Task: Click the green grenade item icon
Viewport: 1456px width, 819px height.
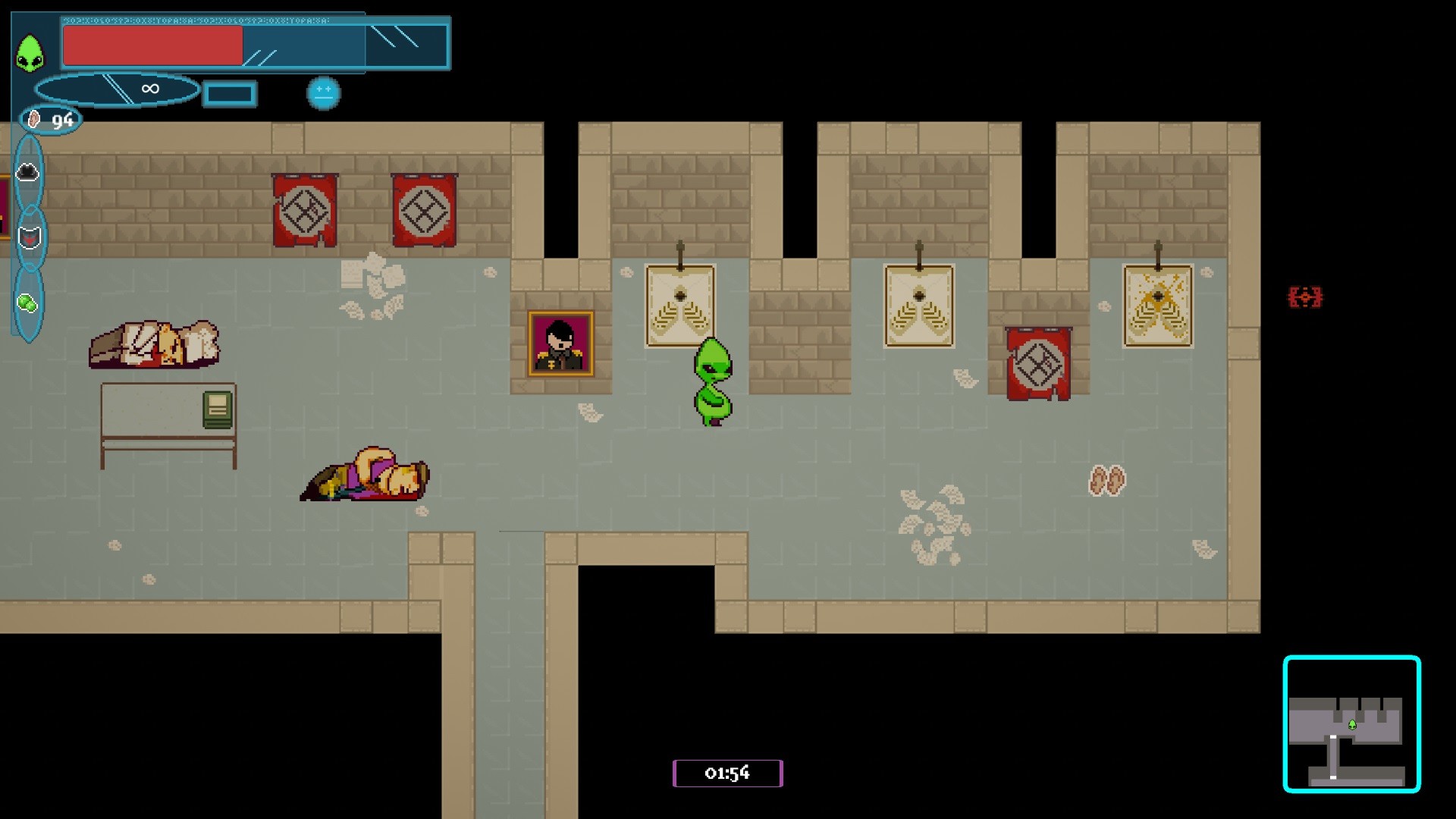Action: [28, 302]
